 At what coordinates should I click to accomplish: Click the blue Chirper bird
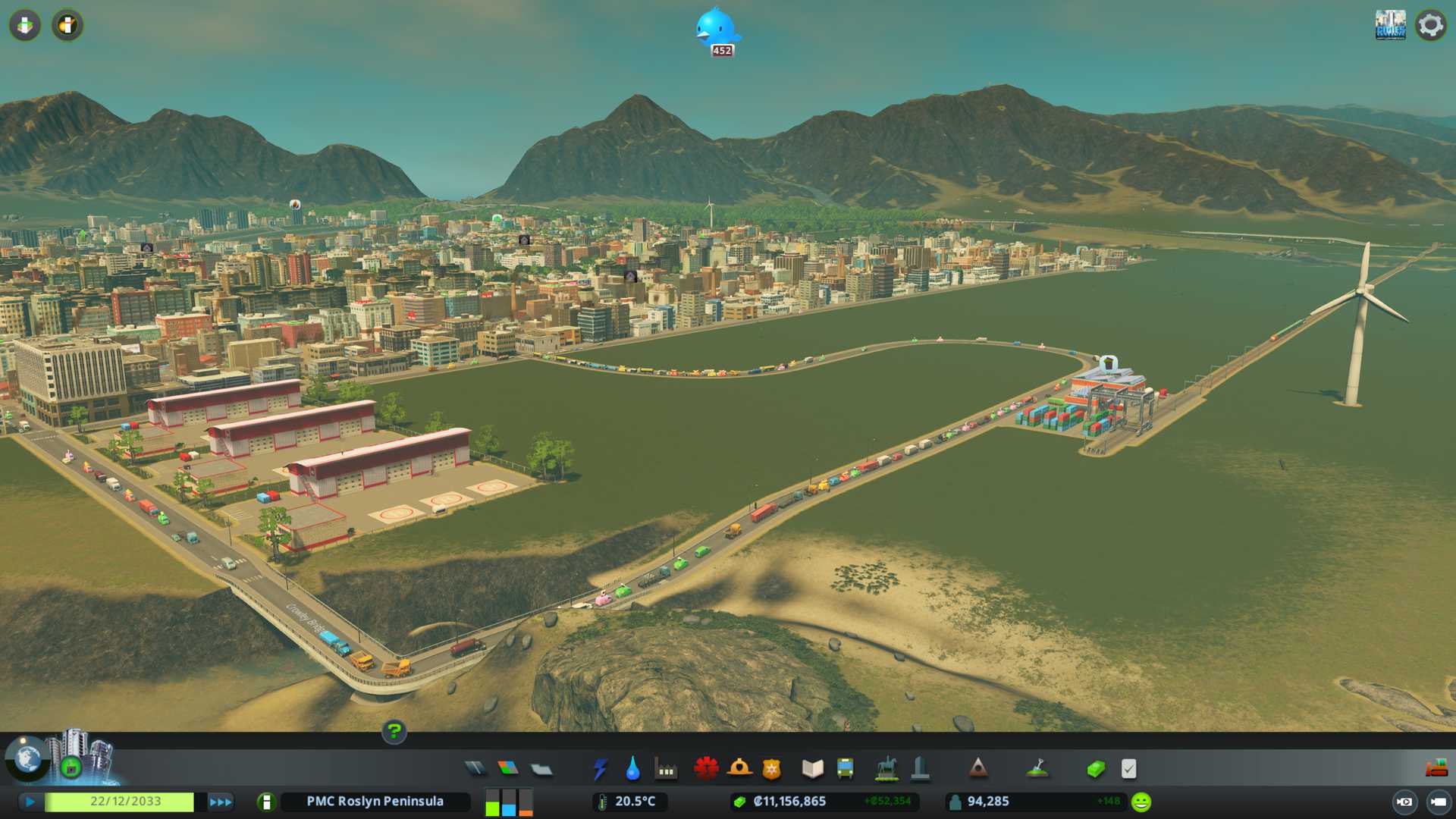coord(715,28)
